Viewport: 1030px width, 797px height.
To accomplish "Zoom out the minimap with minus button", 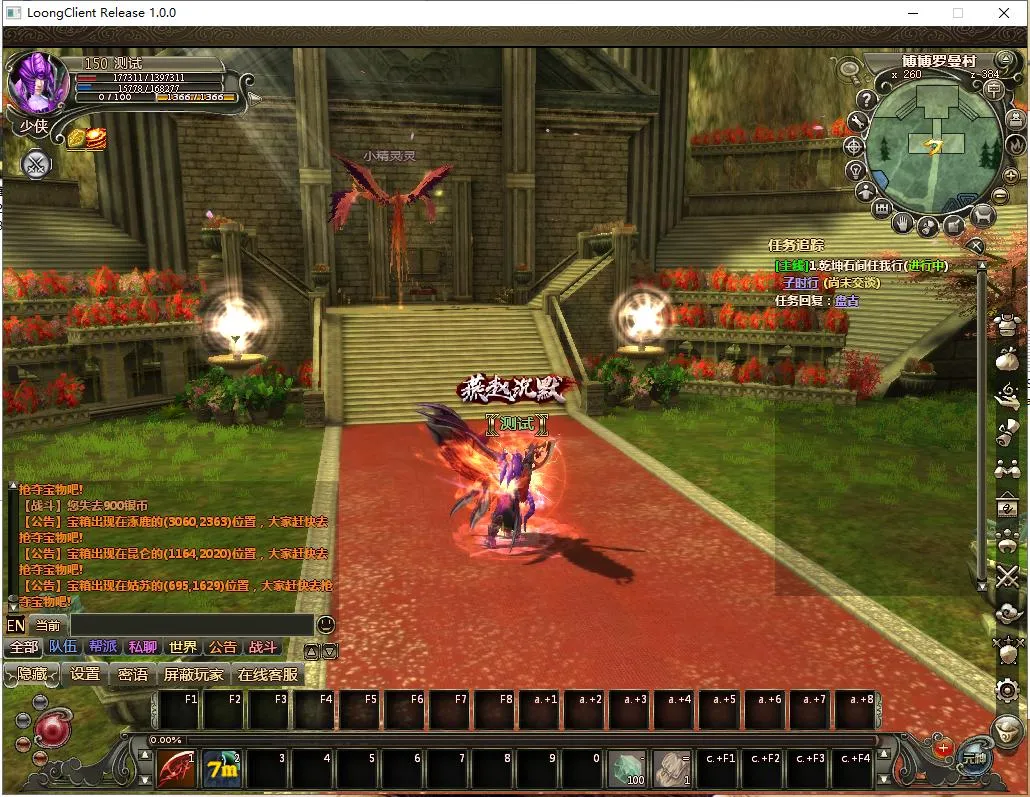I will pyautogui.click(x=1002, y=195).
